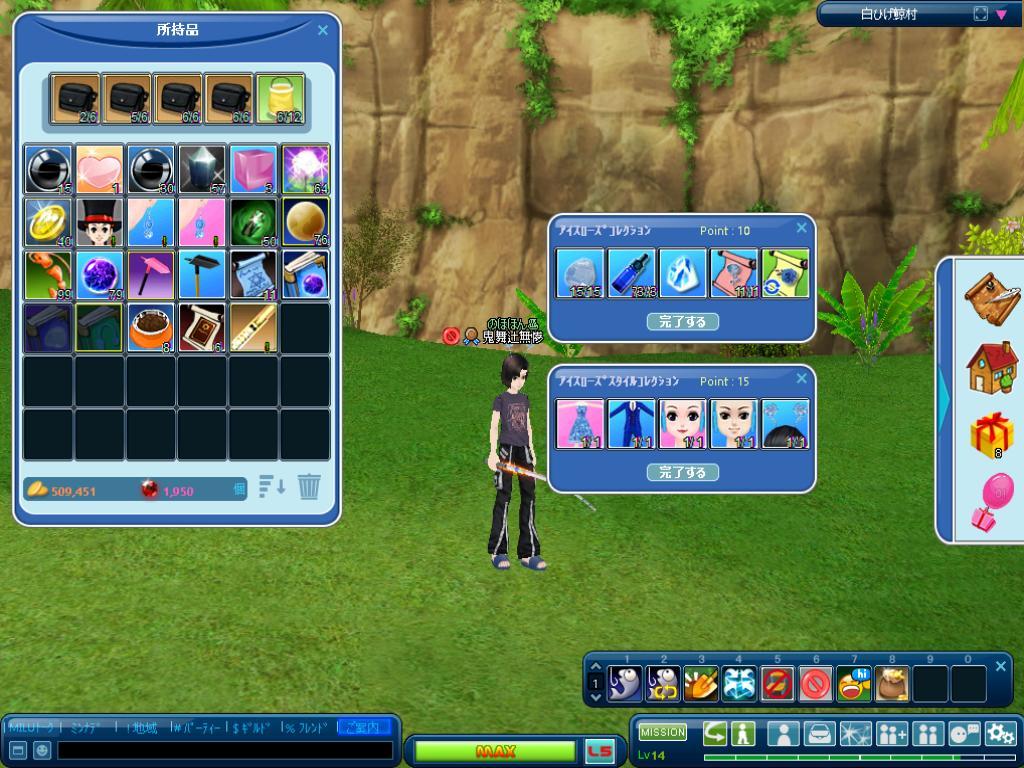The height and width of the screenshot is (768, 1024).
Task: Activate the shovel dig skill on hotbar
Action: coord(701,684)
